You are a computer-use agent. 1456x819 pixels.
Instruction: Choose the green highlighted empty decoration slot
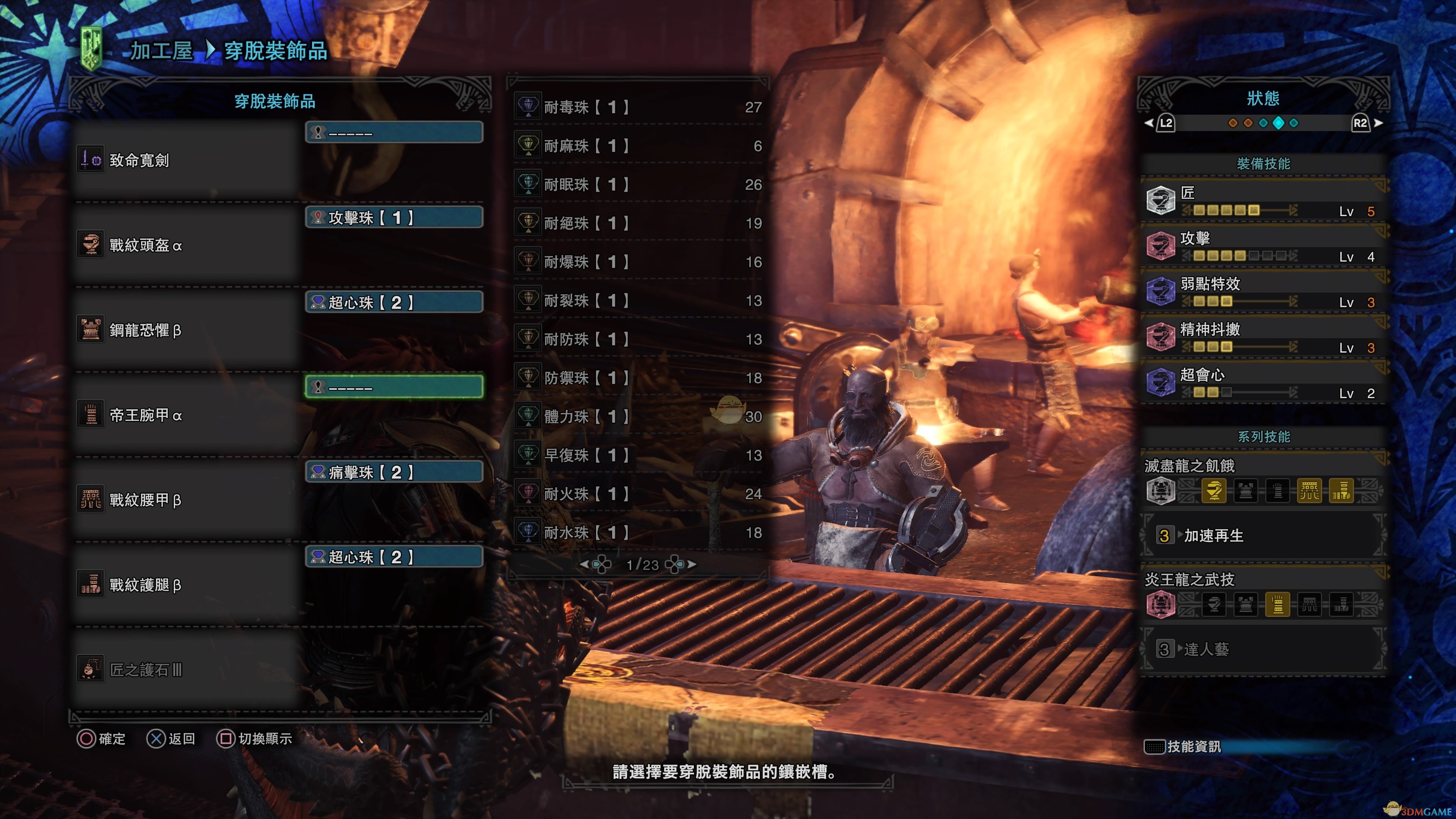[394, 387]
